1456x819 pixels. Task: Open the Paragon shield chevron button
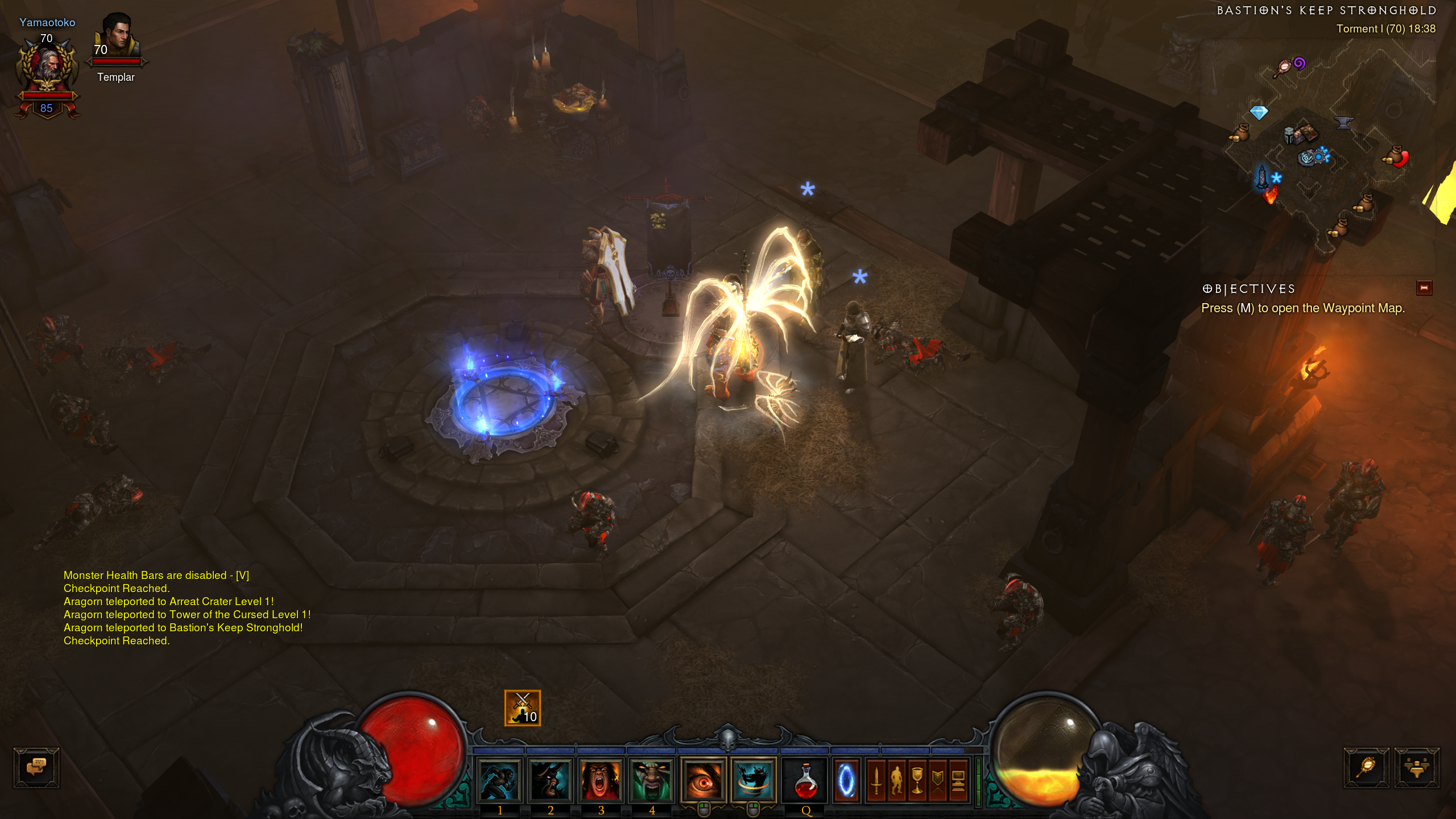pos(938,780)
